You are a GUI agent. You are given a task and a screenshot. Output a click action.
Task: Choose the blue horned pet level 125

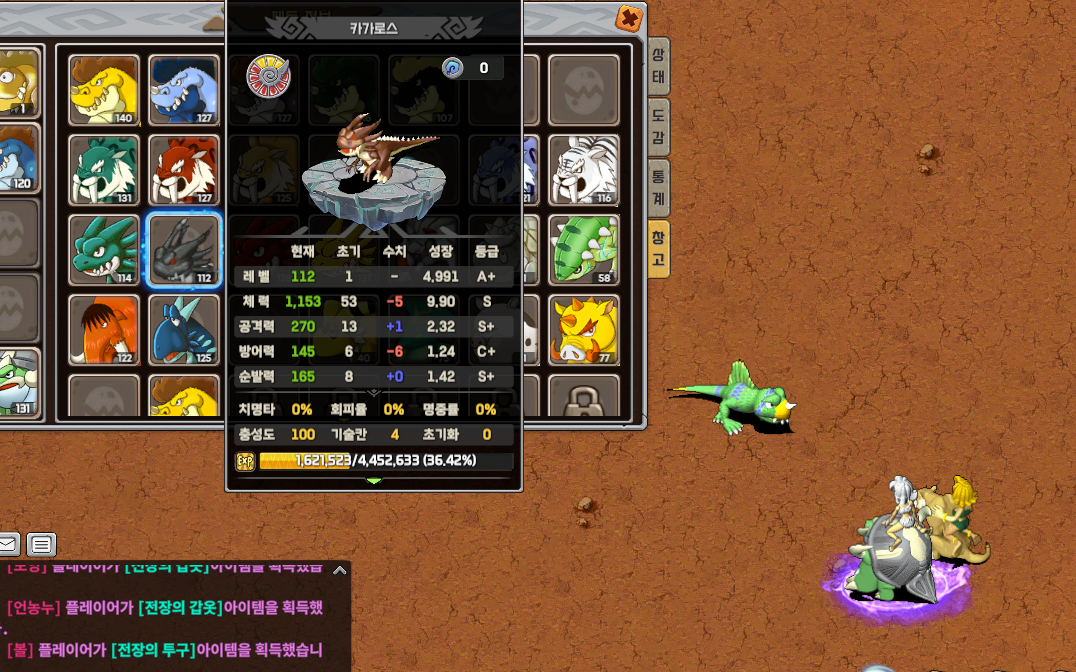(184, 330)
